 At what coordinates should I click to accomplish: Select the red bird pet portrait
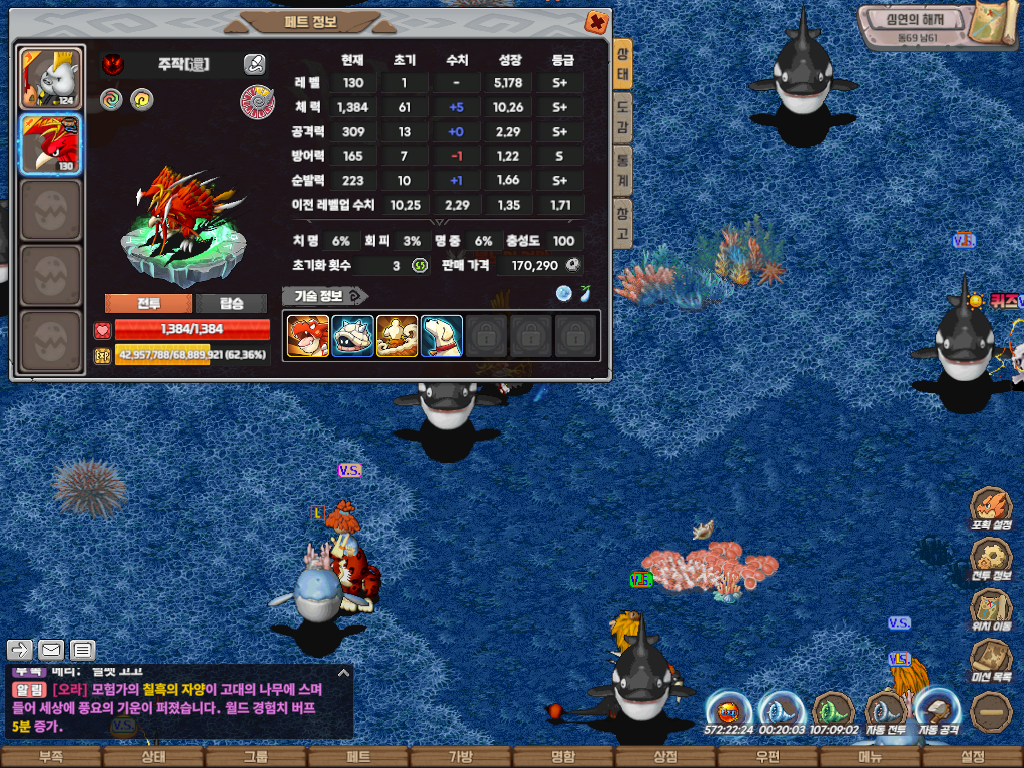click(x=51, y=144)
